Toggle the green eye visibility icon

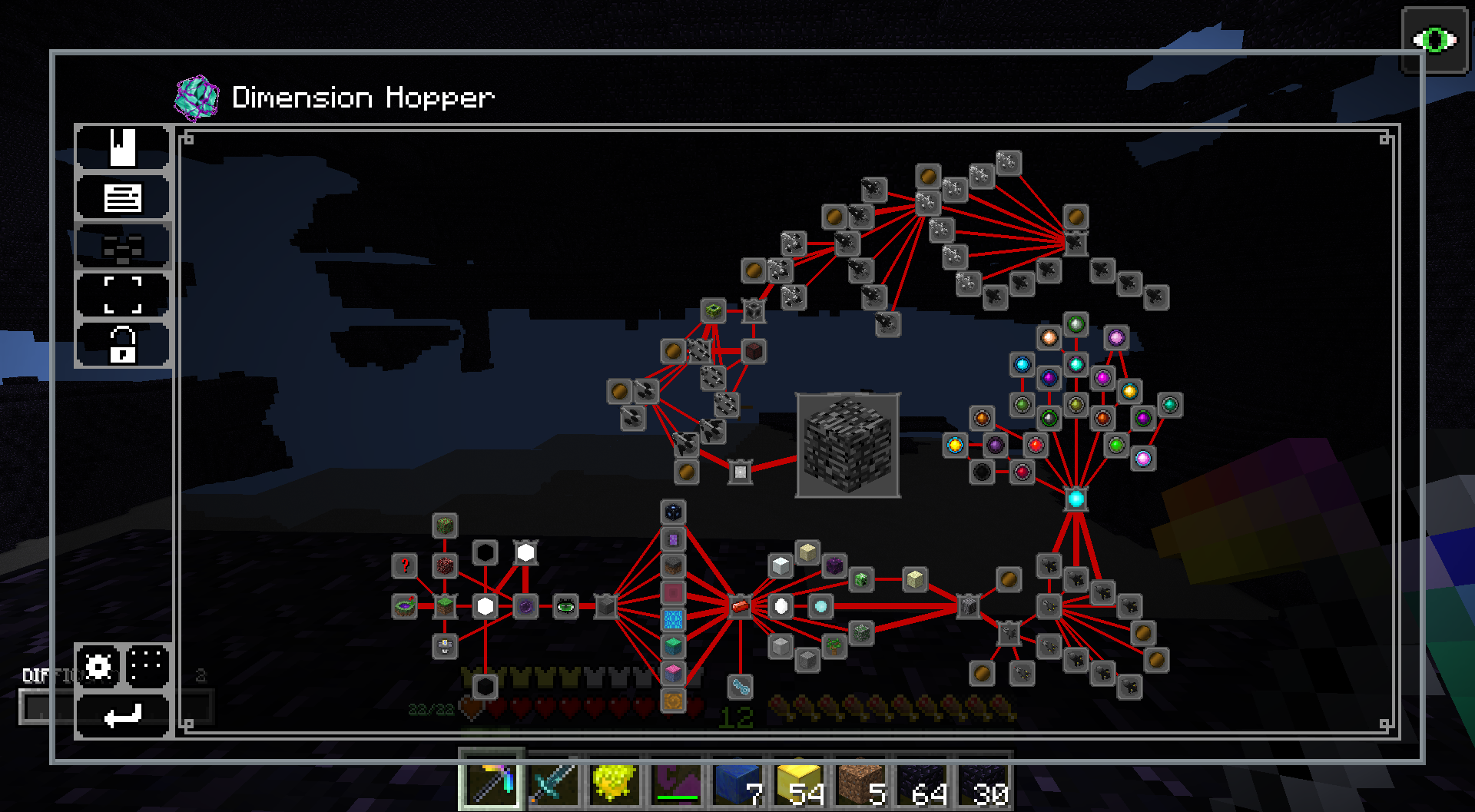[x=1434, y=40]
